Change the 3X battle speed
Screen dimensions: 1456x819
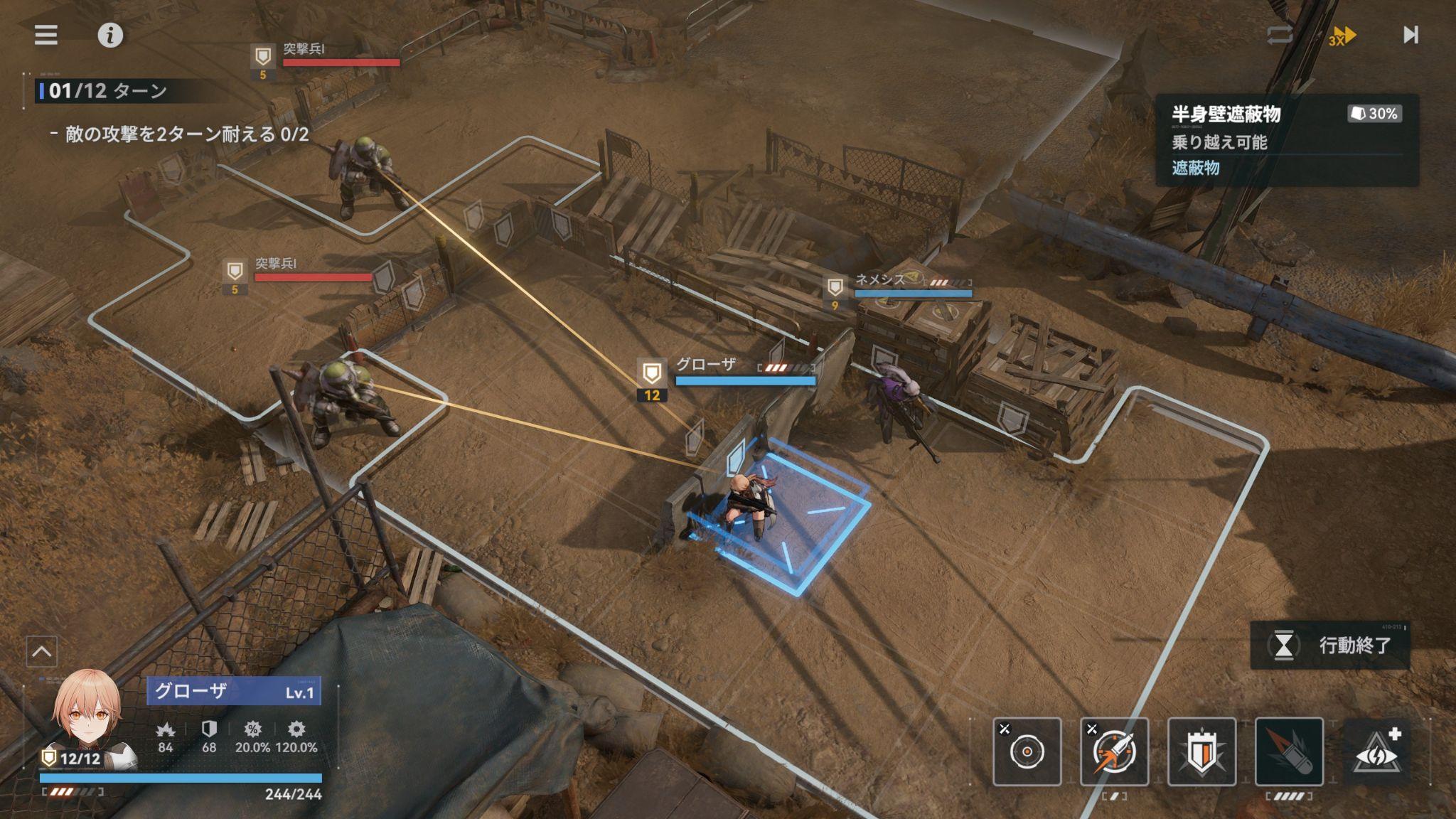click(x=1342, y=36)
